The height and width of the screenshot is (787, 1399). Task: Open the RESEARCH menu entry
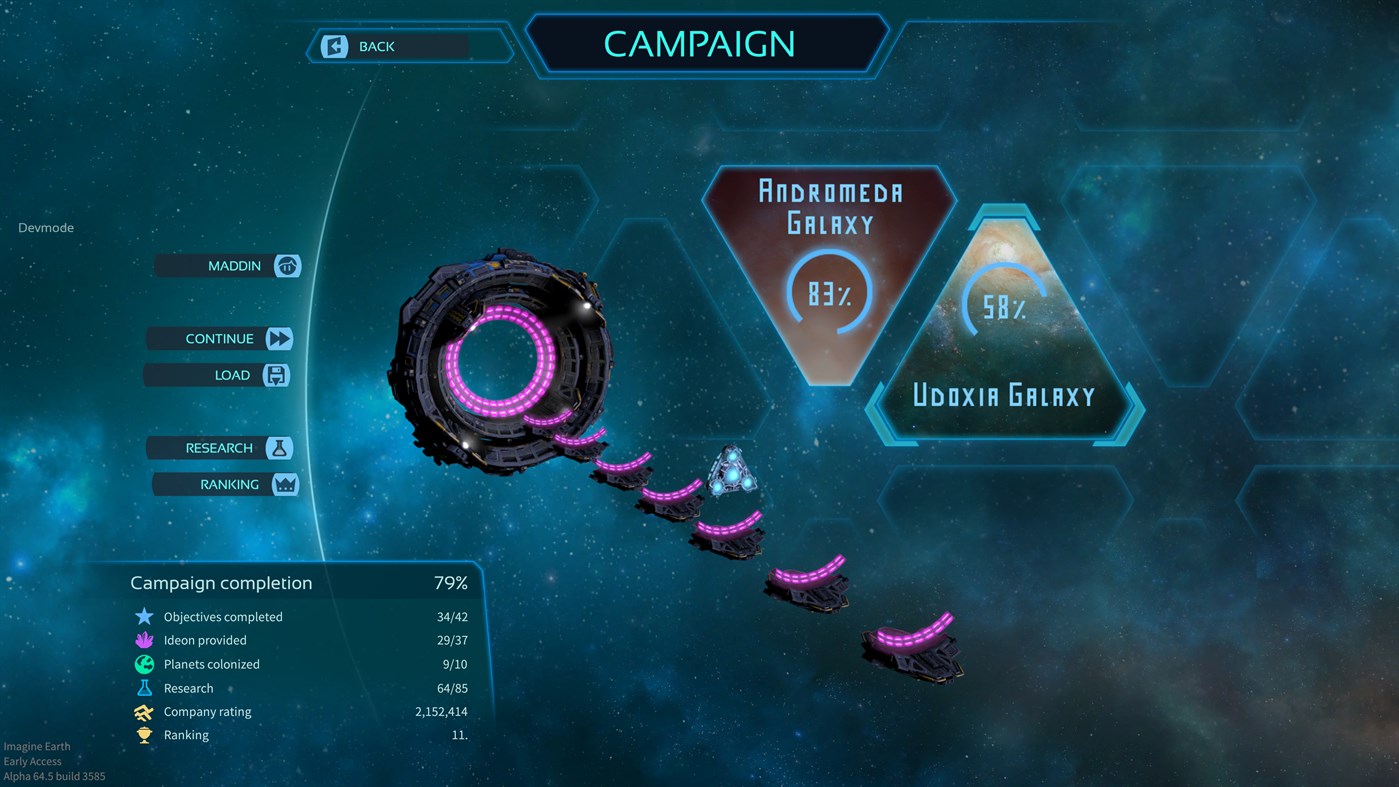[220, 447]
